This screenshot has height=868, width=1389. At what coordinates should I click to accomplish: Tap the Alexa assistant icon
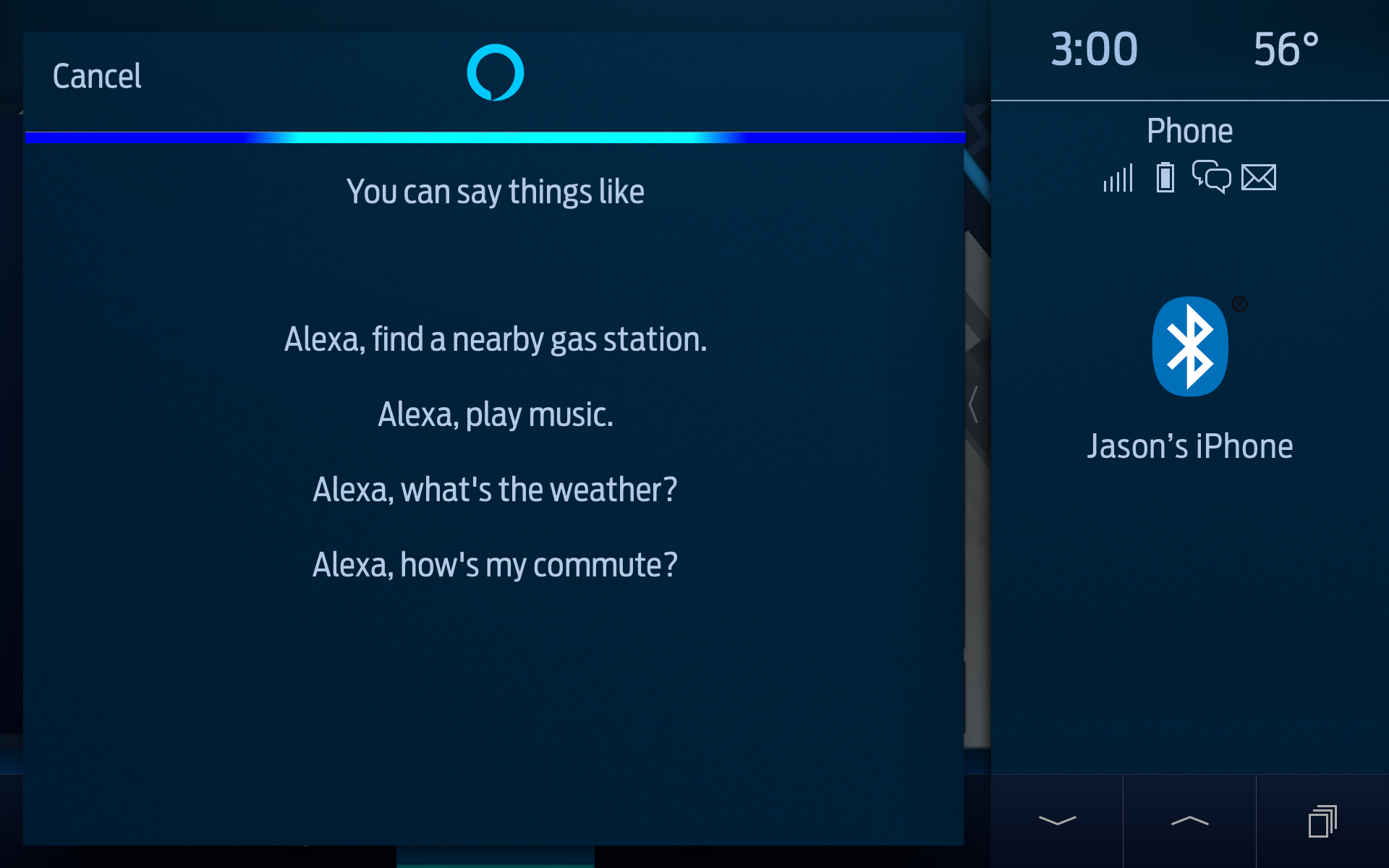pos(494,72)
